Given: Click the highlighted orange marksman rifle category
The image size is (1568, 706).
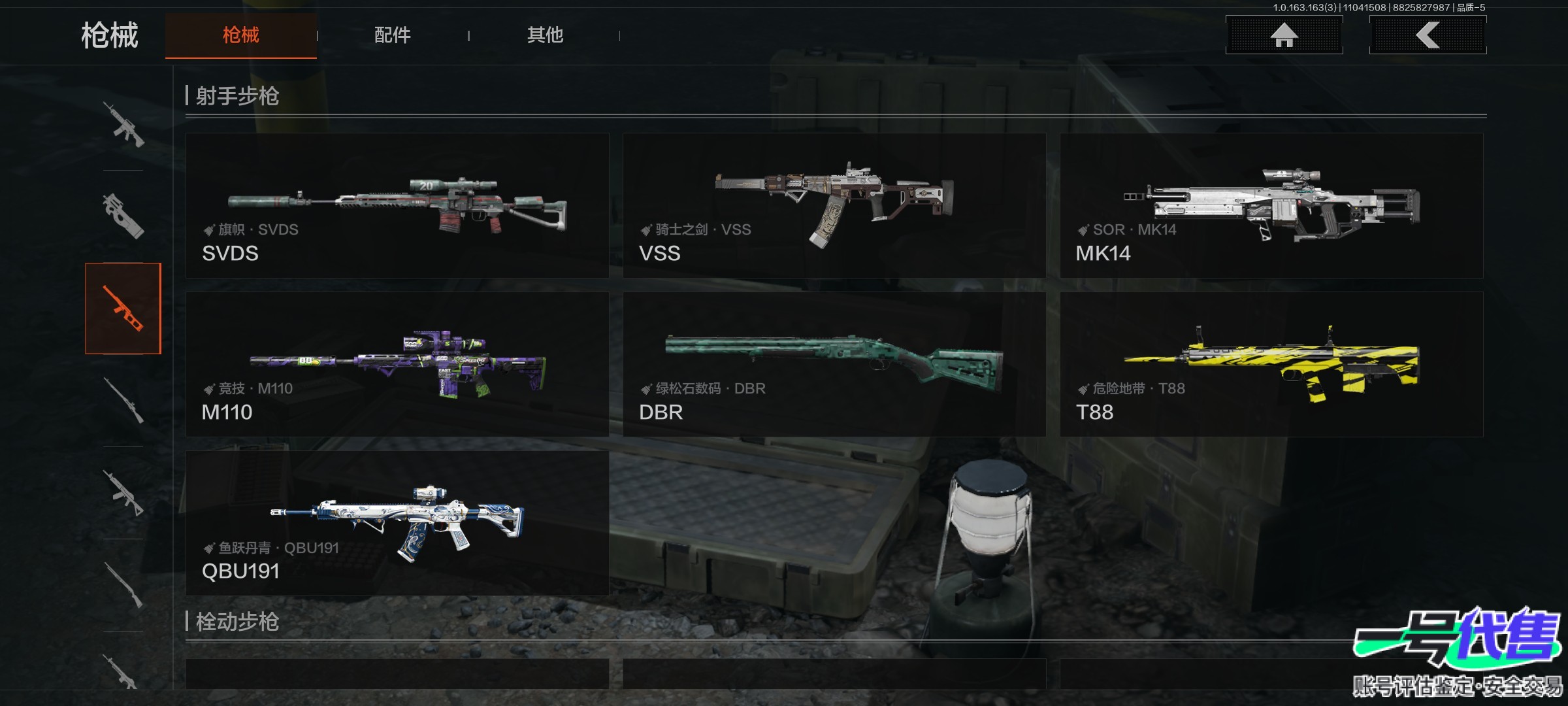Looking at the screenshot, I should click(123, 309).
